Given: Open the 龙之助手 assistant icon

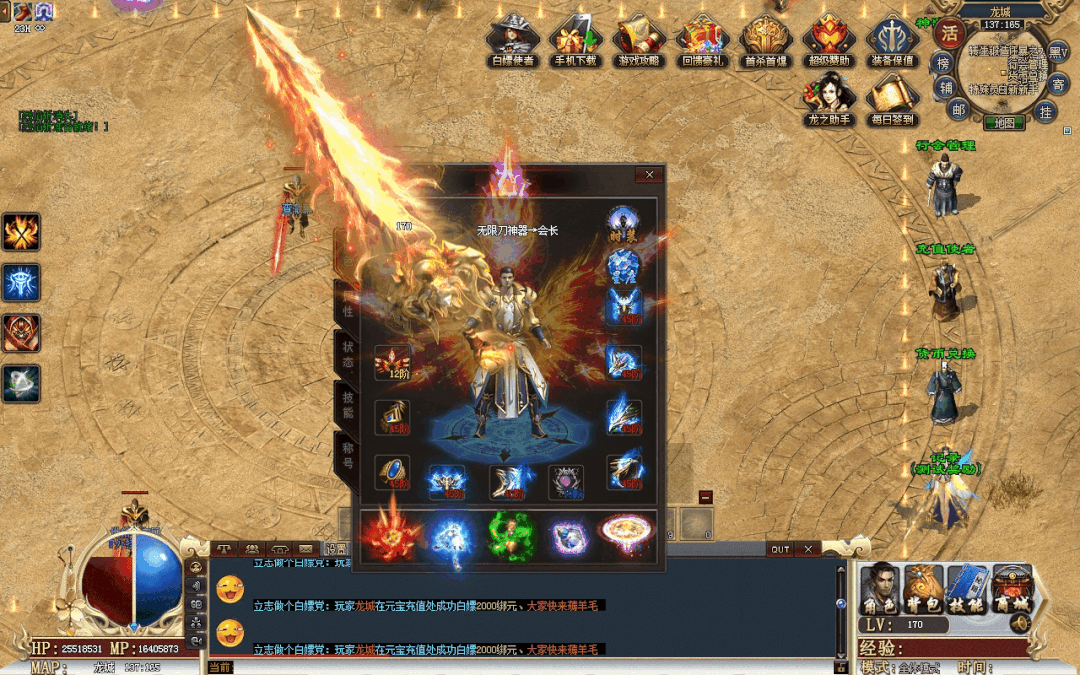Looking at the screenshot, I should pos(830,98).
